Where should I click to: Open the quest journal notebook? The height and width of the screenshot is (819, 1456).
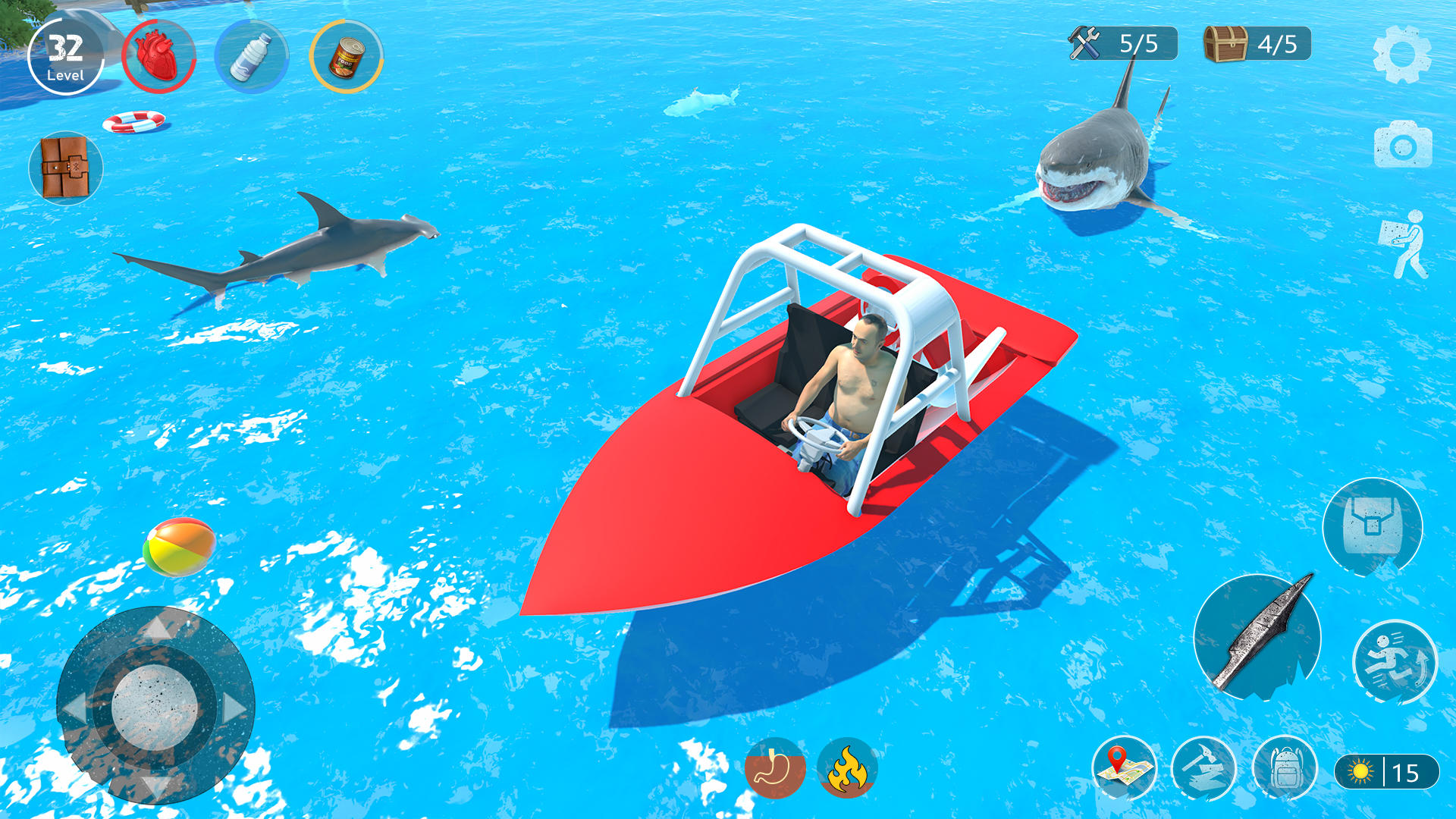(64, 168)
